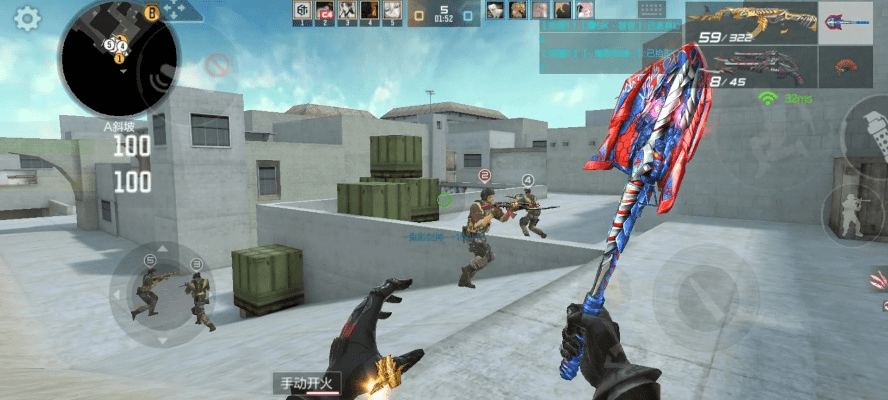The height and width of the screenshot is (400, 888).
Task: Tap the red prohibited-sign icon
Action: click(x=217, y=65)
